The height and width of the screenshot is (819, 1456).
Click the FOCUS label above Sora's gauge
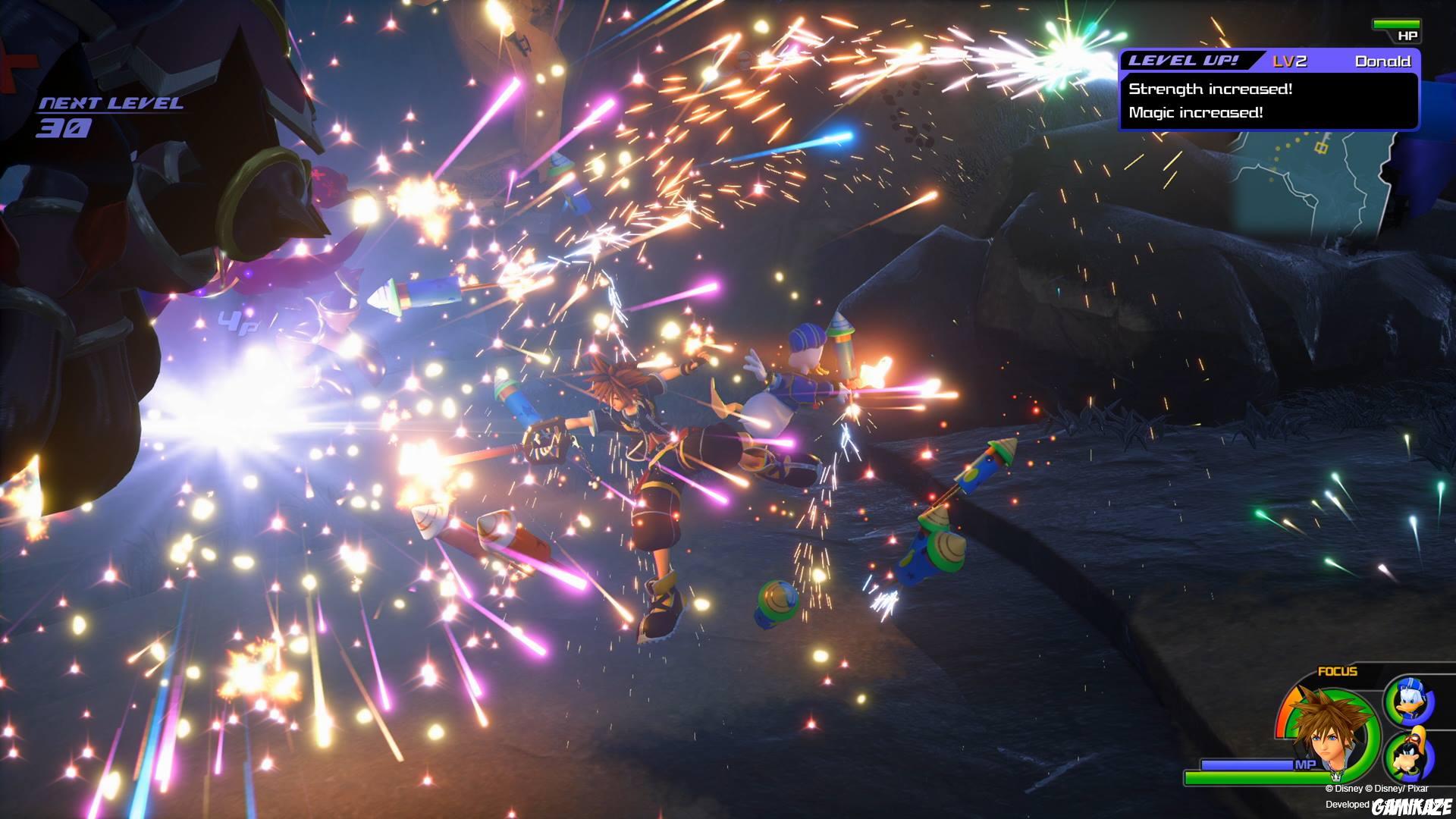1337,672
